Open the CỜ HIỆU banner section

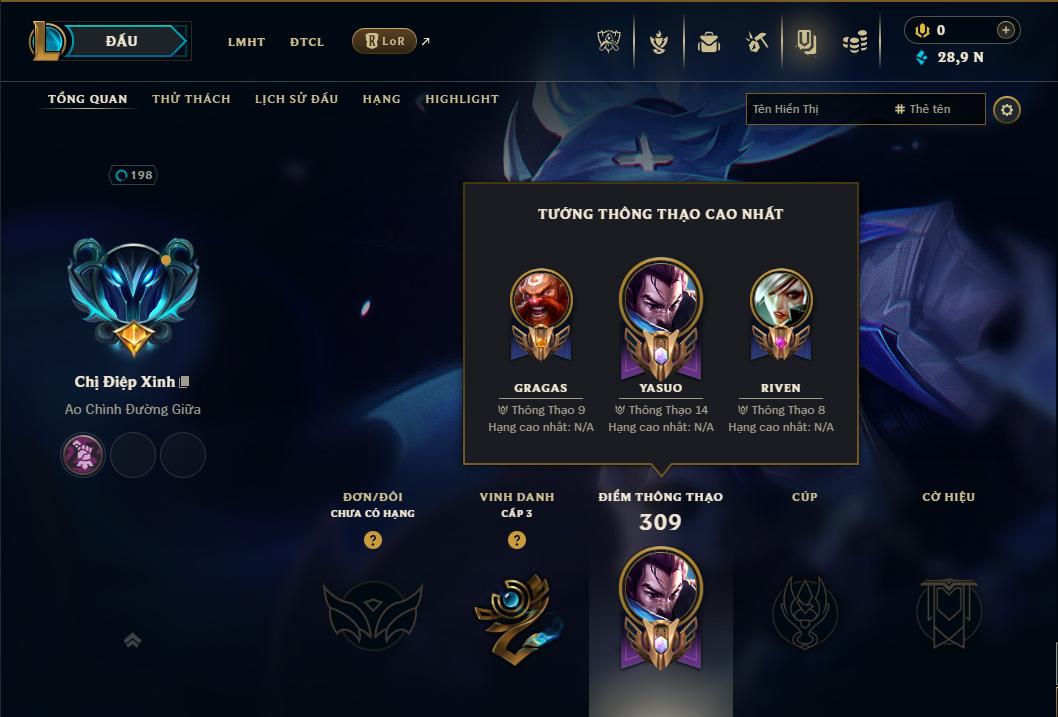point(949,610)
